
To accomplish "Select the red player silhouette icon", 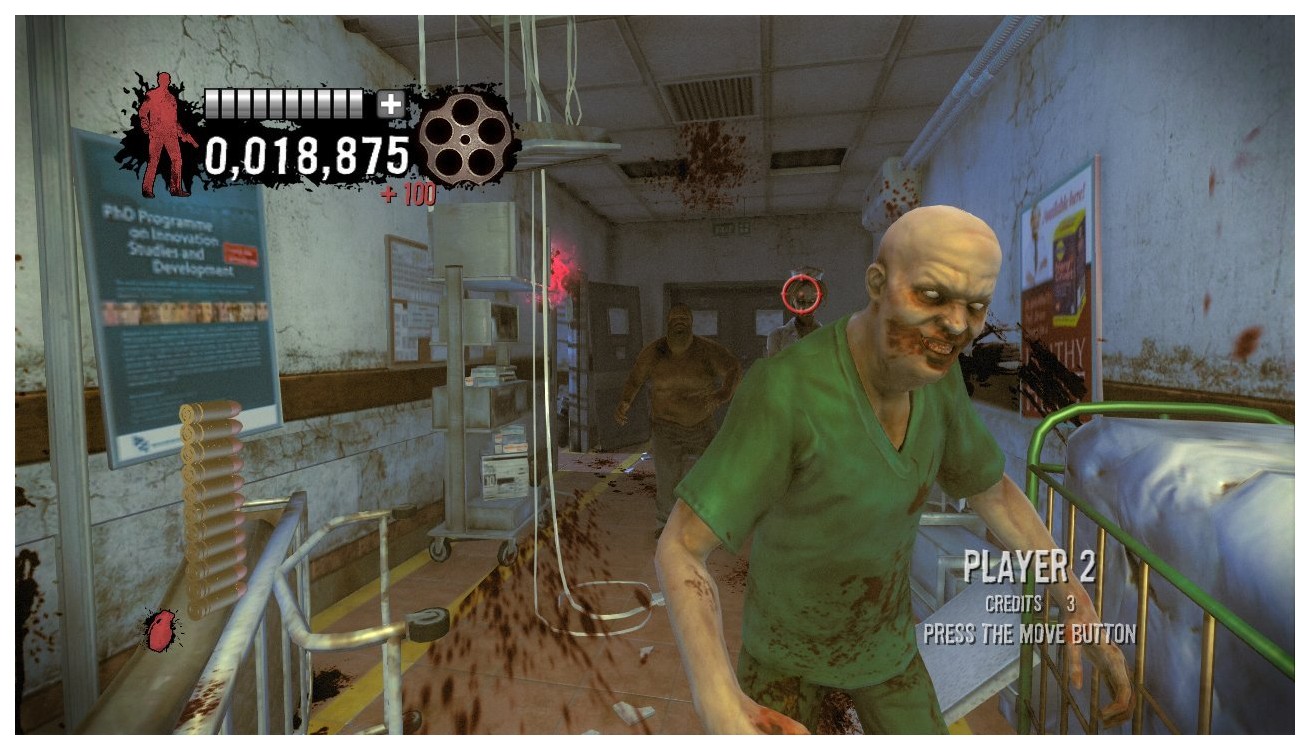I will tap(161, 133).
